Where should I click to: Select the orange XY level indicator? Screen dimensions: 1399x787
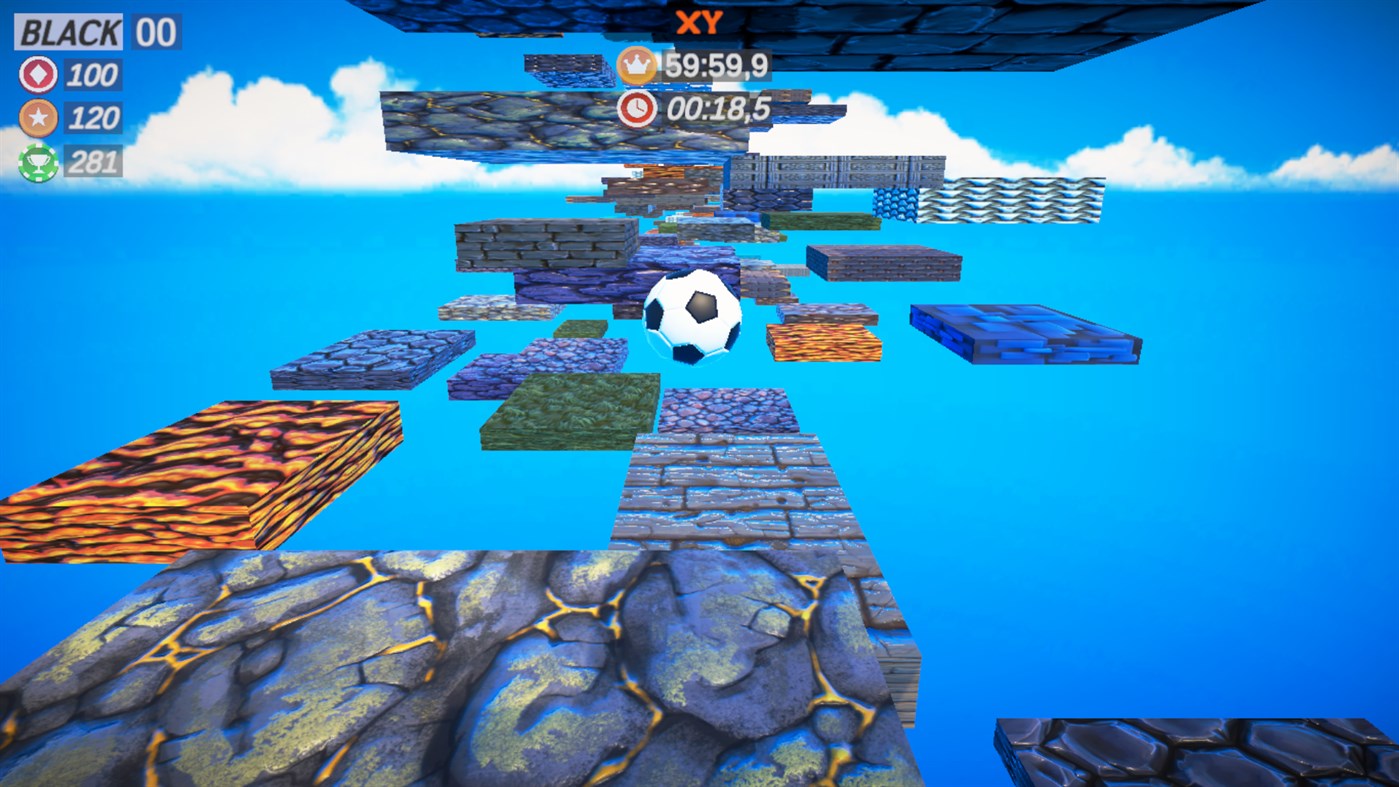tap(699, 23)
